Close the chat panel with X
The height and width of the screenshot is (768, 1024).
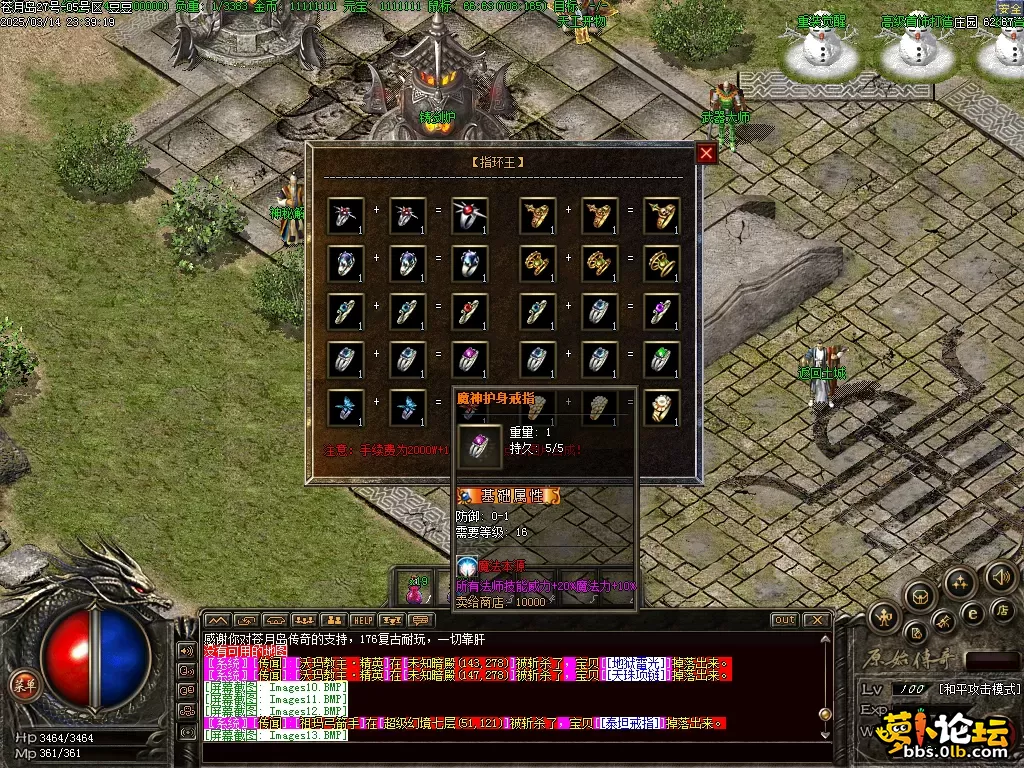[817, 620]
